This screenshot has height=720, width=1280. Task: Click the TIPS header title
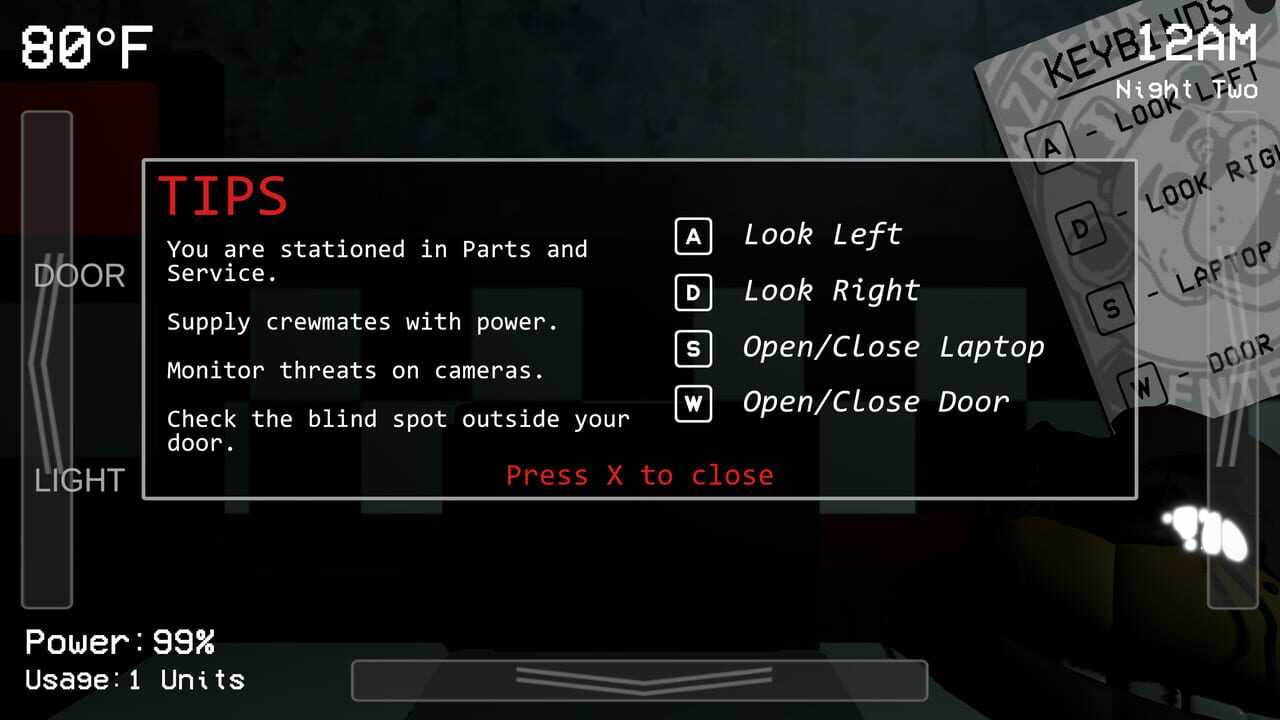pos(222,194)
